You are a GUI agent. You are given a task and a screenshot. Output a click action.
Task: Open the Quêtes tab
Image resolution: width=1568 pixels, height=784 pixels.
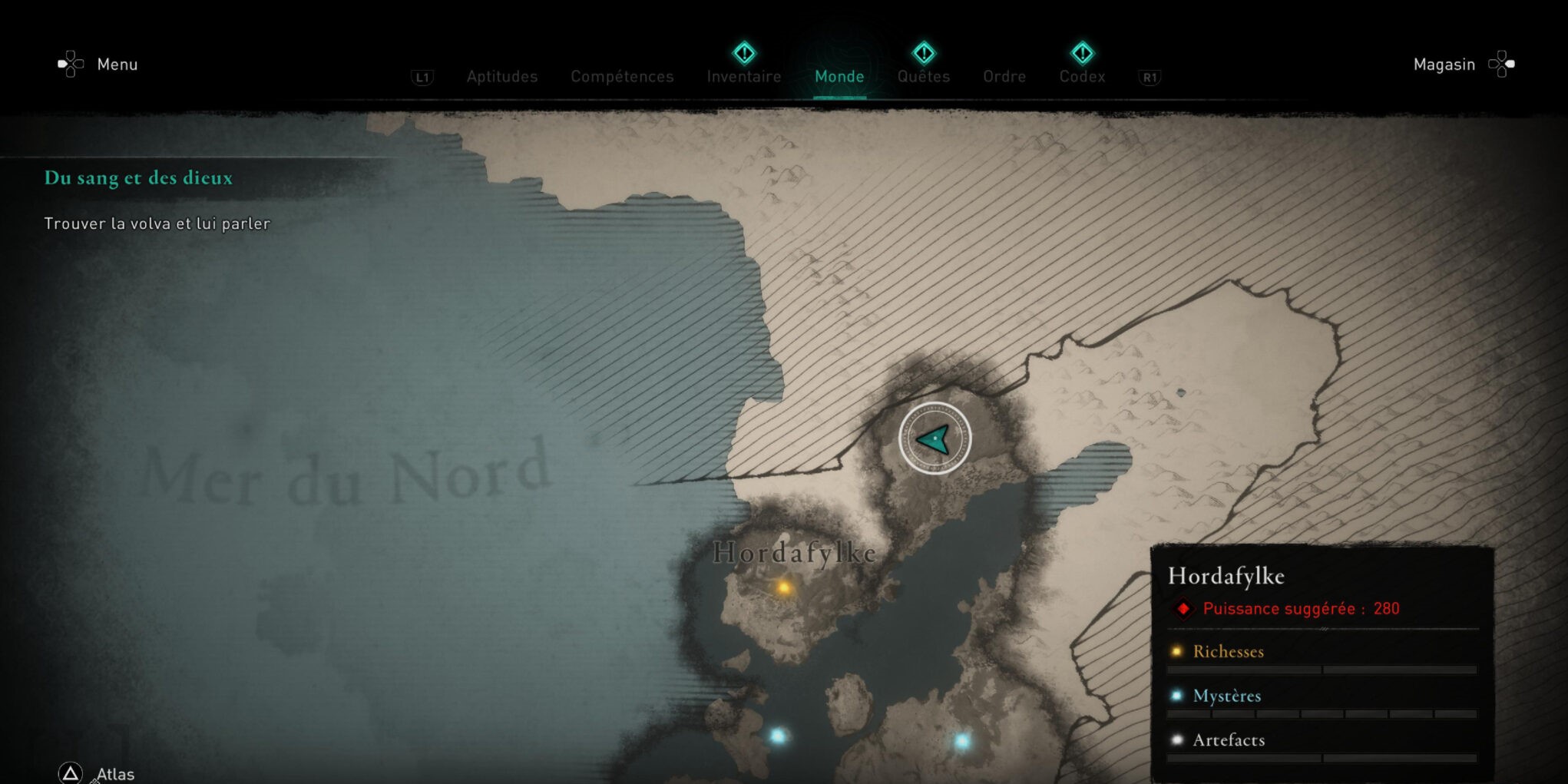924,77
